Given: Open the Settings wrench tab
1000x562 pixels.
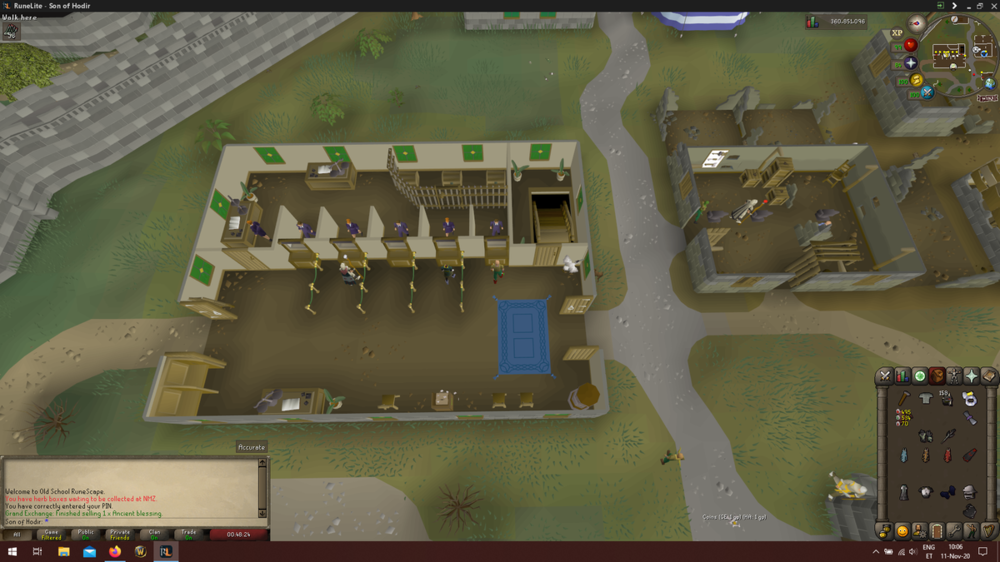Looking at the screenshot, I should (x=953, y=531).
